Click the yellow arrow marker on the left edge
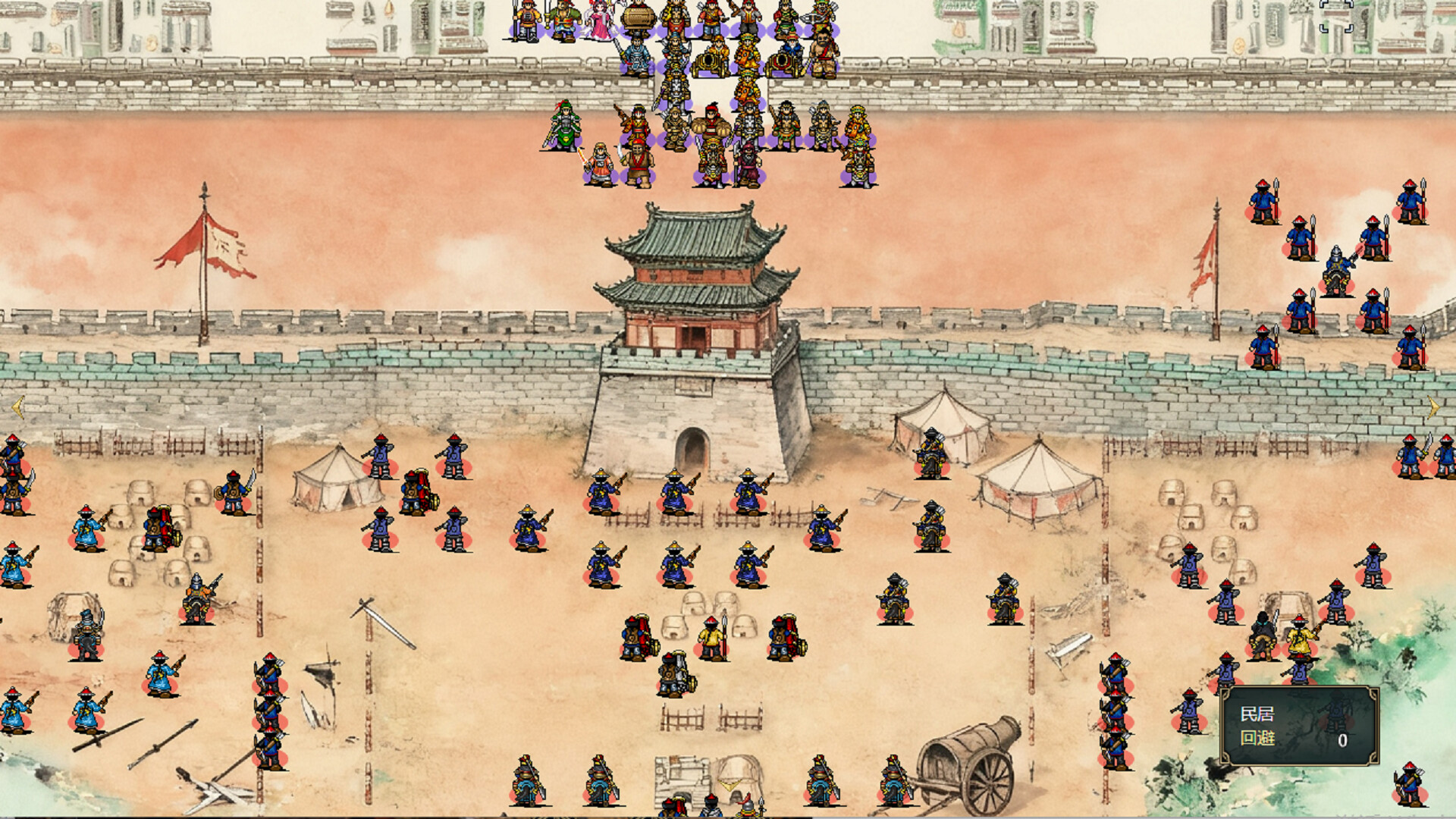This screenshot has height=819, width=1456. tap(17, 407)
